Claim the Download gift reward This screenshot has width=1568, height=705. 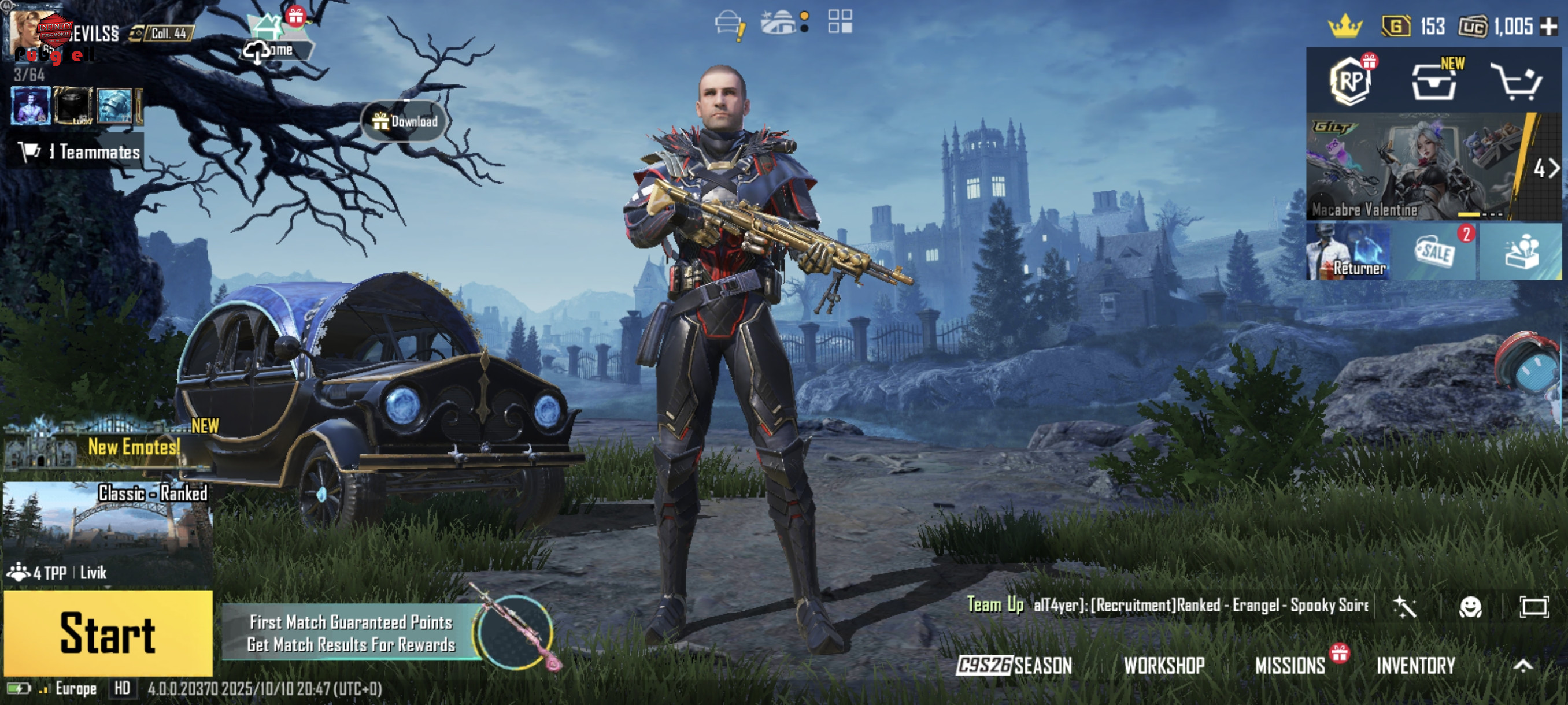pyautogui.click(x=405, y=121)
